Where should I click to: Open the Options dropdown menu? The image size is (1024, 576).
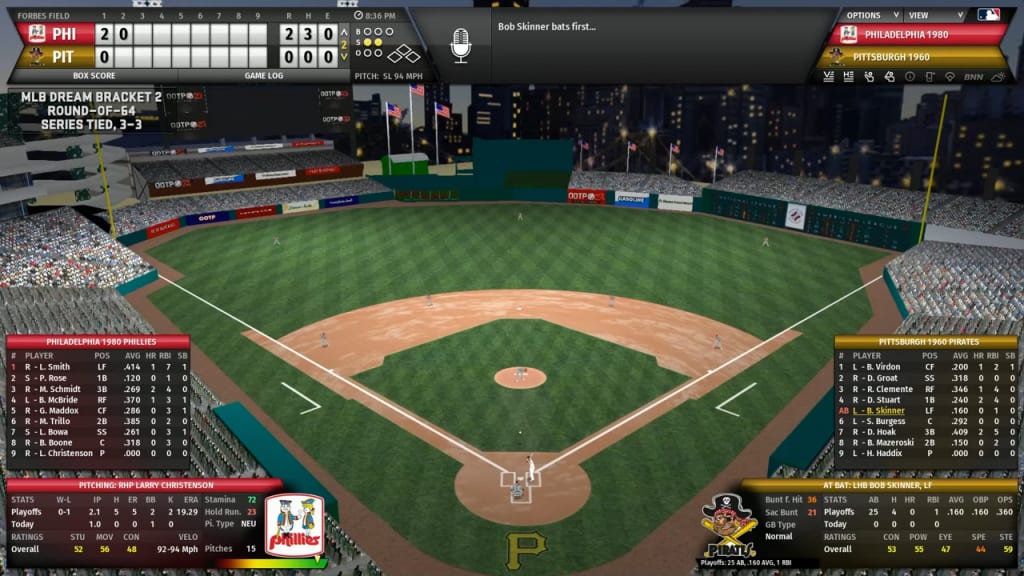pos(868,15)
